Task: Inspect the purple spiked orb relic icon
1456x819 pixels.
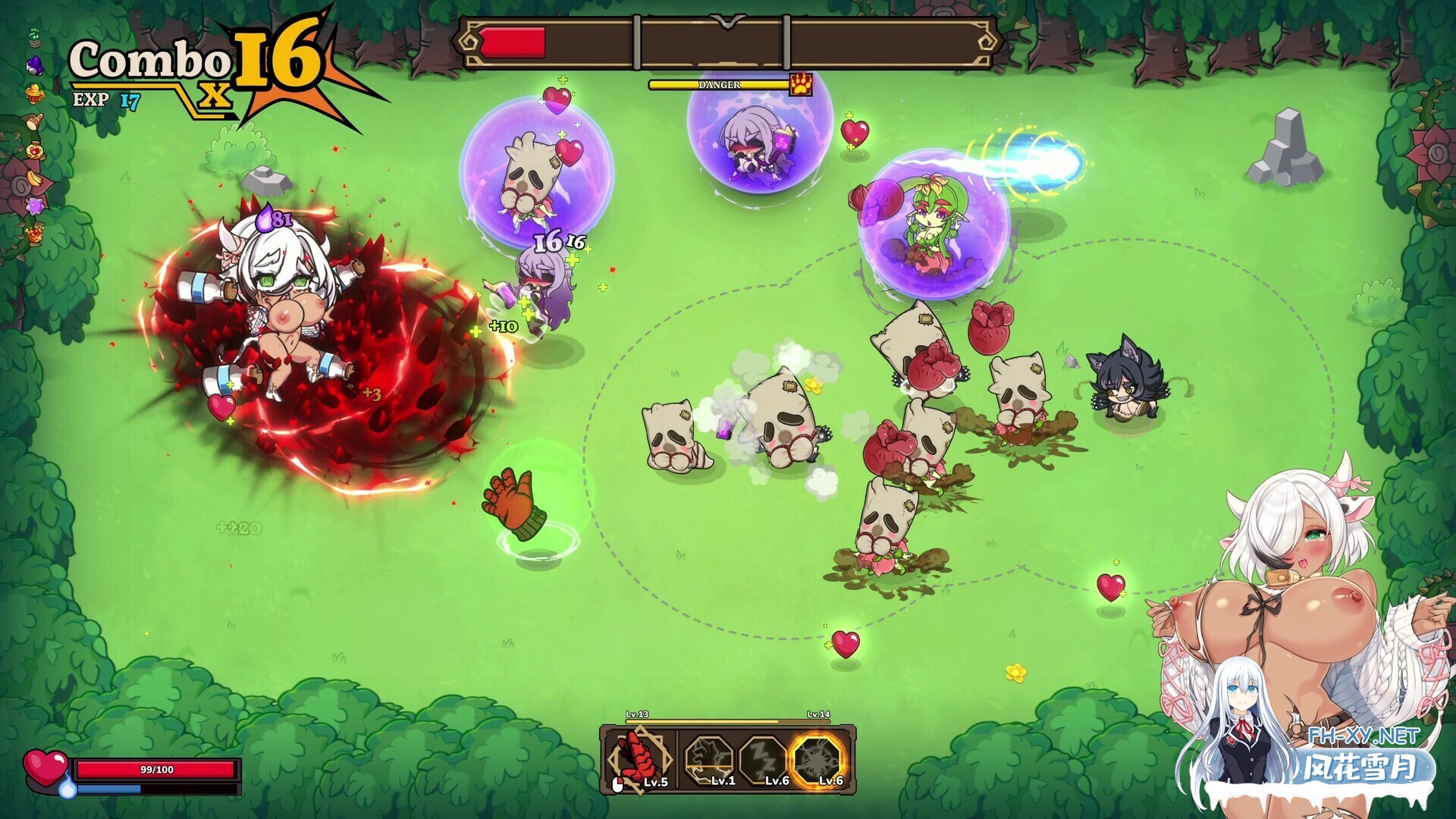Action: click(x=35, y=206)
